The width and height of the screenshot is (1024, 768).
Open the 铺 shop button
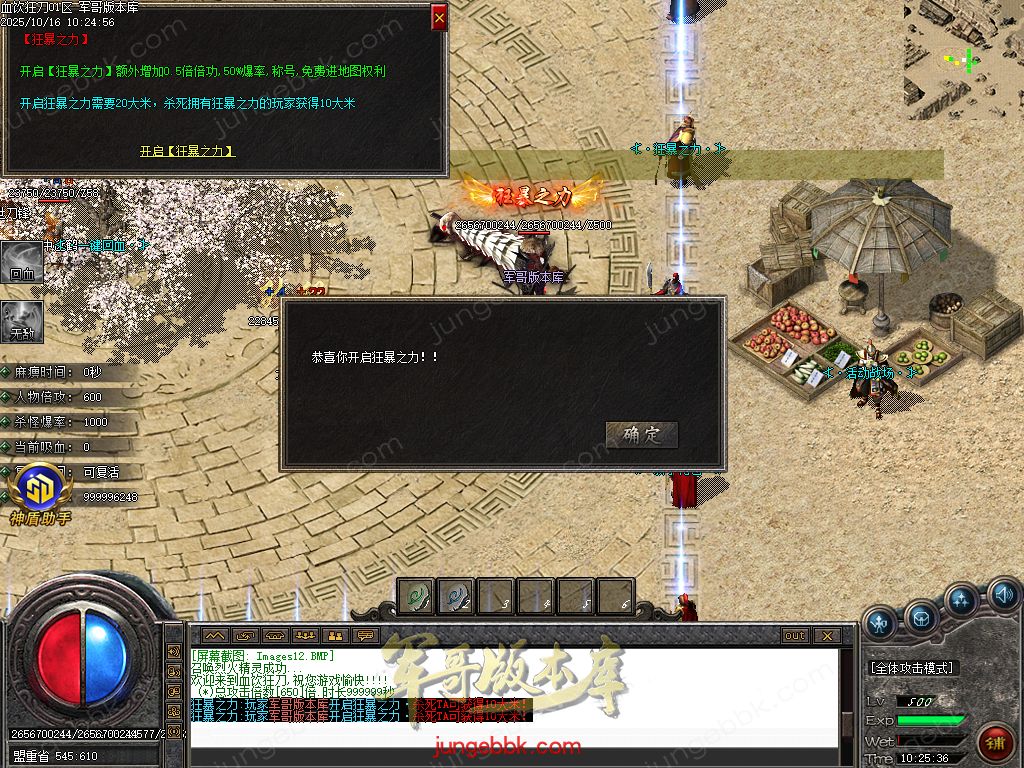coord(994,743)
